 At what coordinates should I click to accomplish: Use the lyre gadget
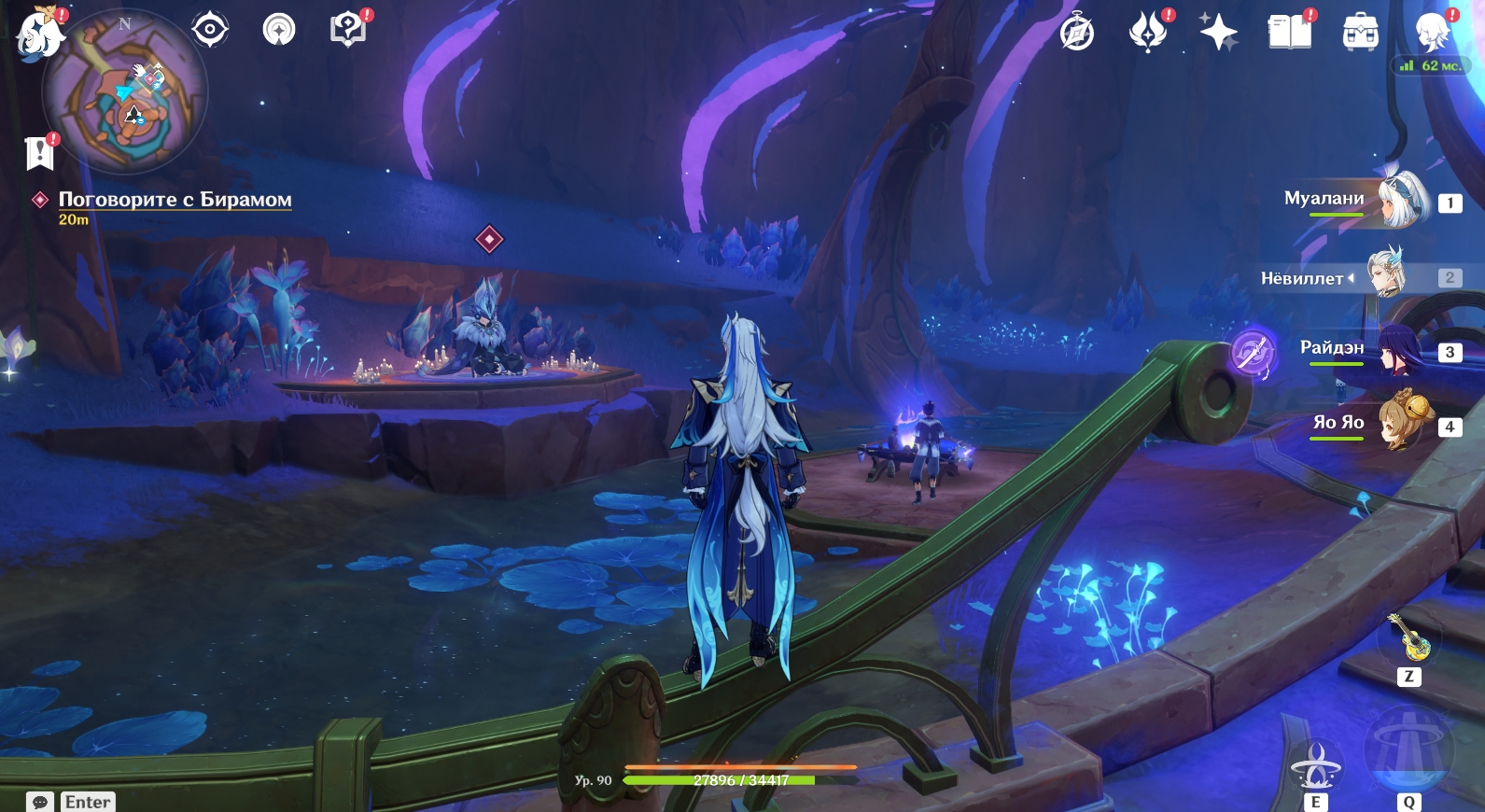[1409, 640]
